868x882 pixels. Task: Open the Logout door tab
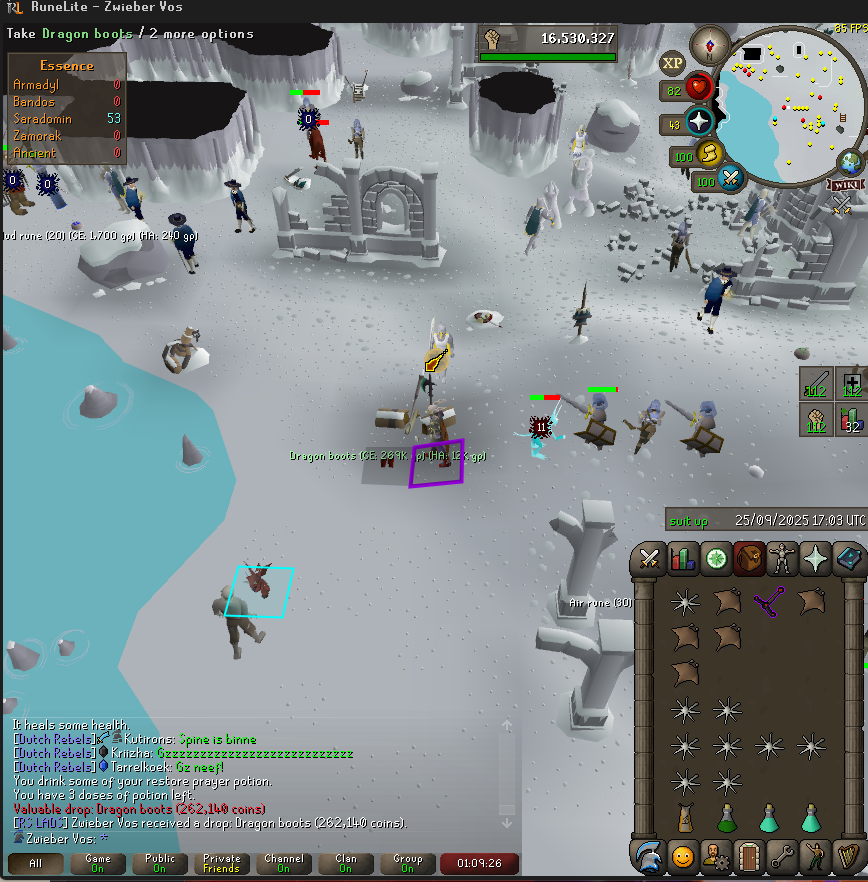pos(749,857)
